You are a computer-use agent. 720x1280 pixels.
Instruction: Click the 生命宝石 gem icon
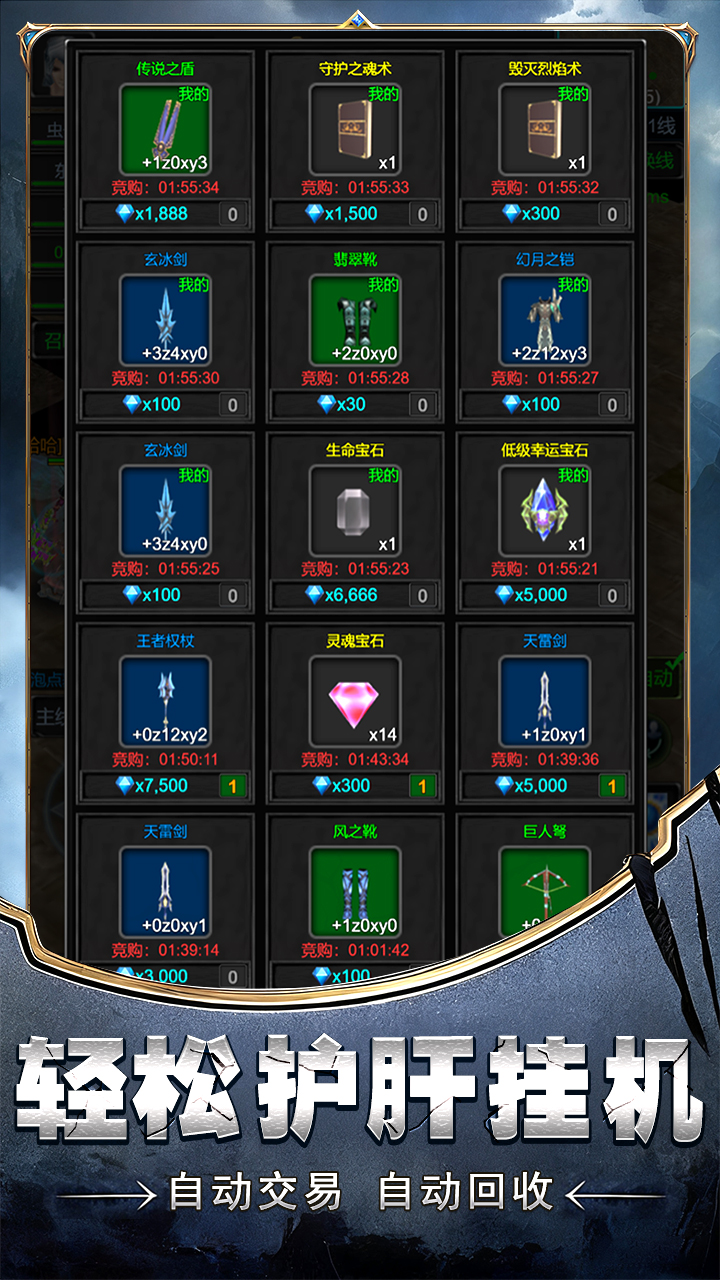tap(355, 511)
